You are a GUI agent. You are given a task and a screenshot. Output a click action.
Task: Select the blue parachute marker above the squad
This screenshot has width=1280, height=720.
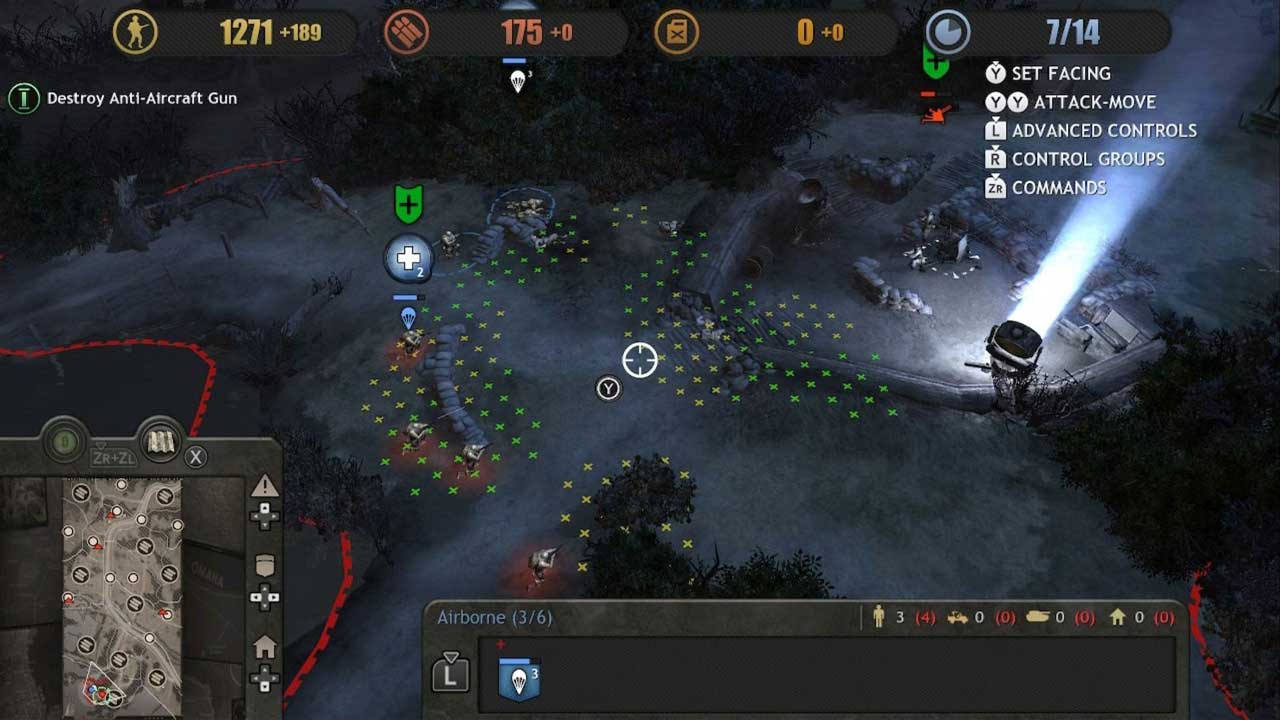point(408,318)
